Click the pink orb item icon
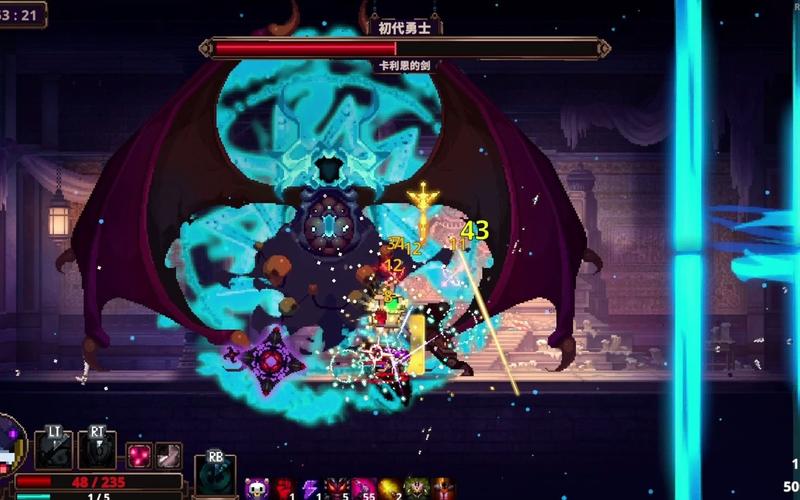 (x=139, y=455)
